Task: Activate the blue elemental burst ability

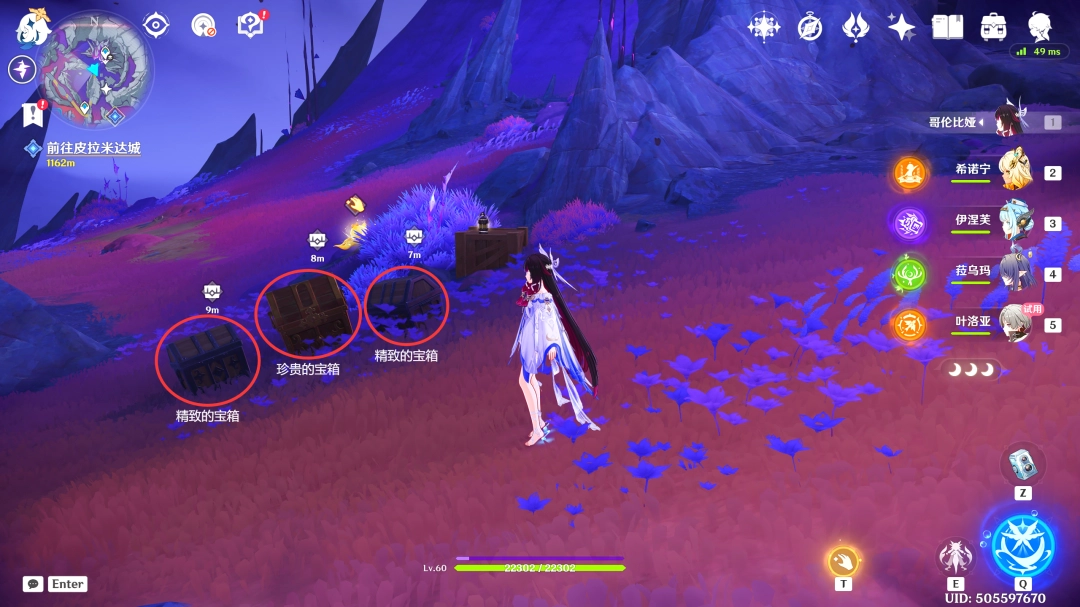Action: click(1022, 541)
